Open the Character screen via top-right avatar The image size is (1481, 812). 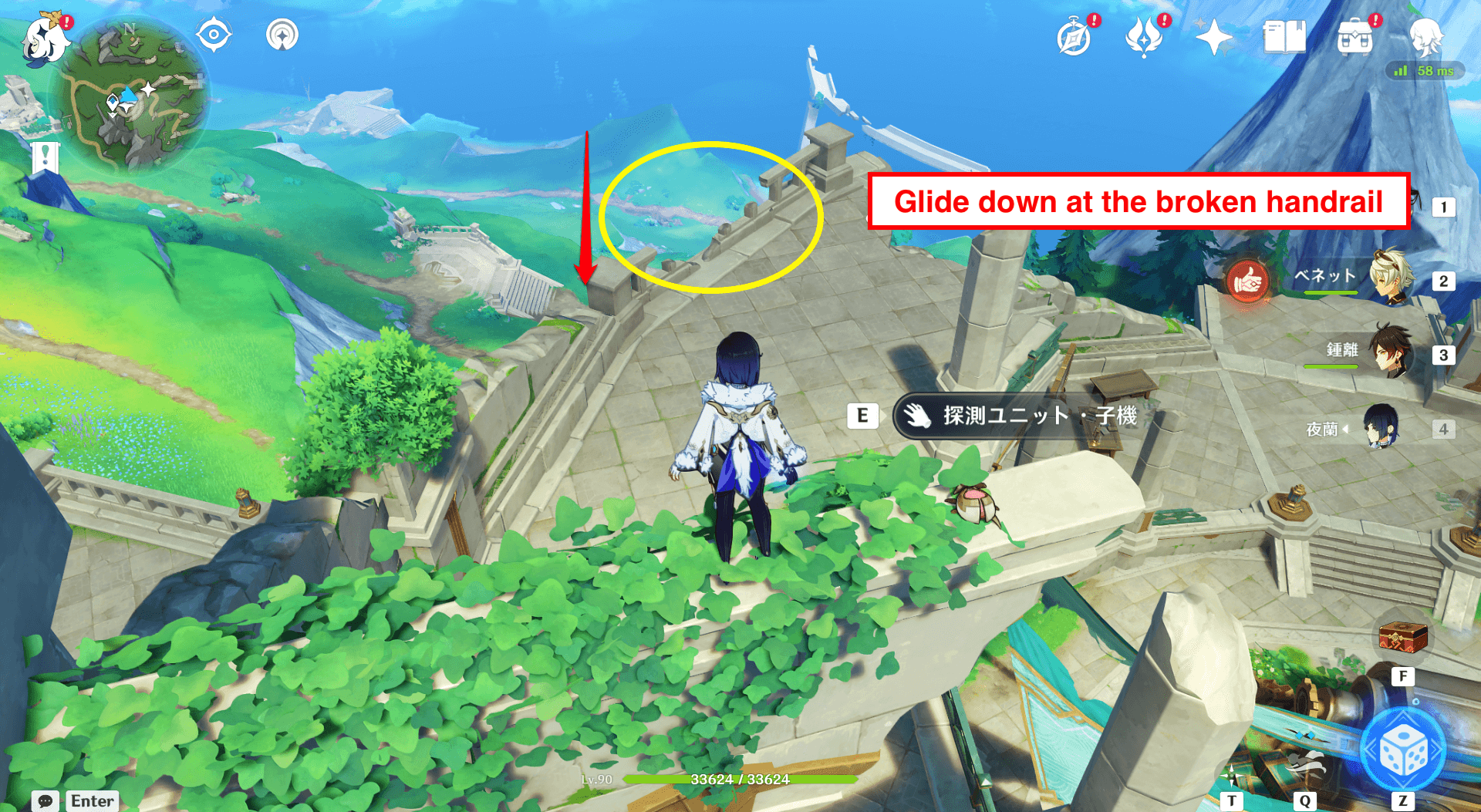1428,34
